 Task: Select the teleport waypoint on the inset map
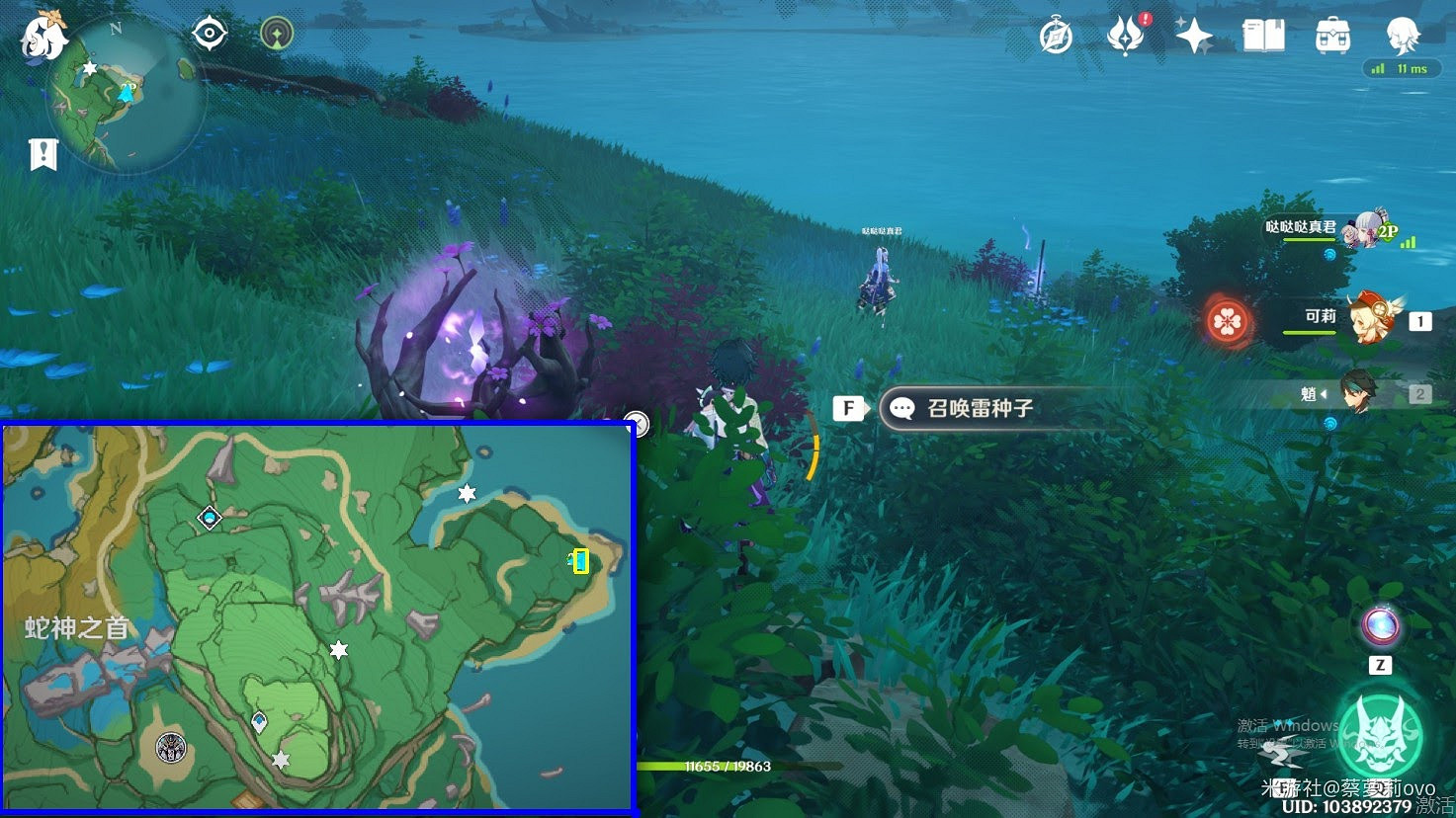pos(209,515)
